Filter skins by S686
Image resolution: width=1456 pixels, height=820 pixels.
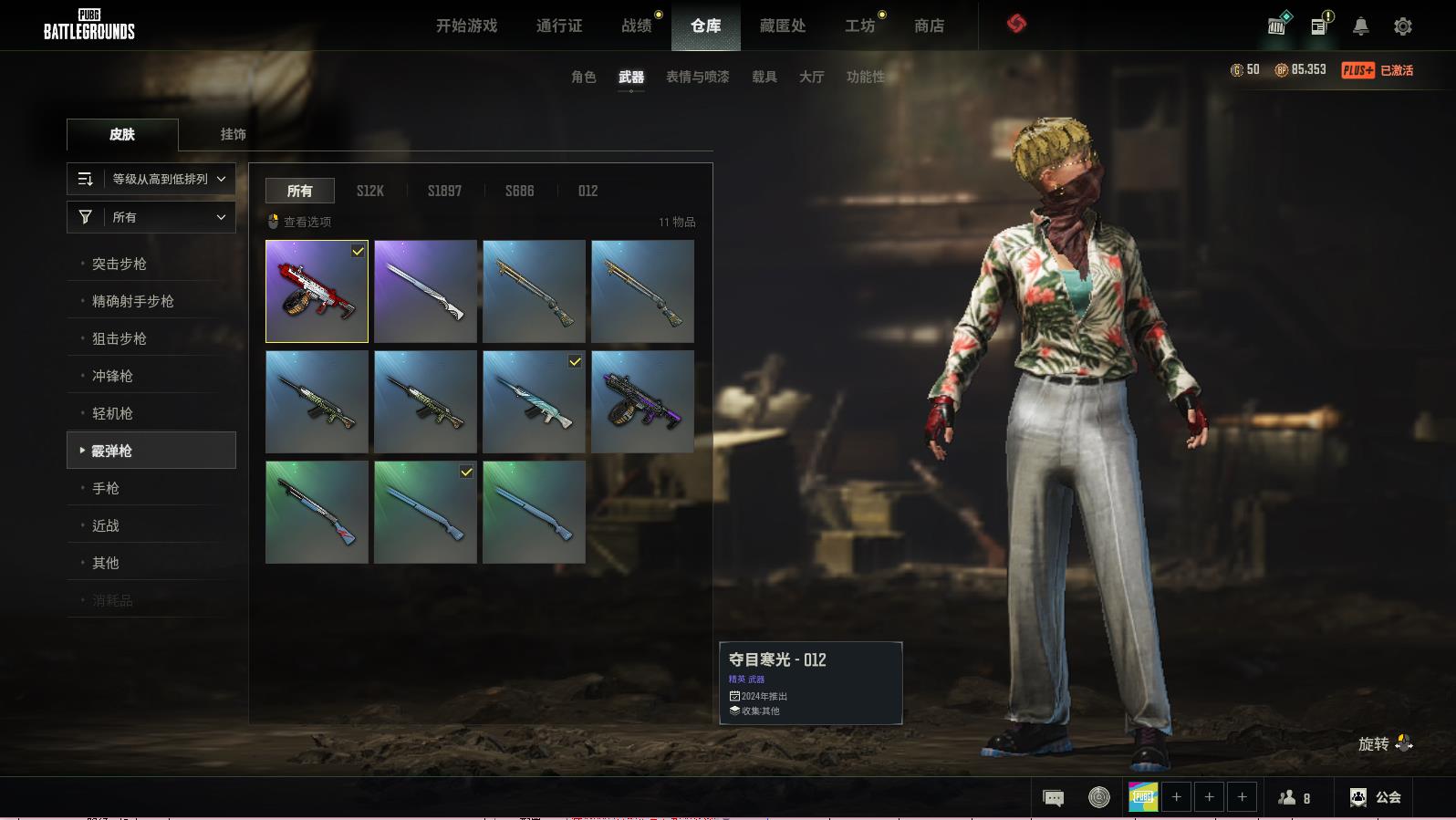(x=519, y=191)
